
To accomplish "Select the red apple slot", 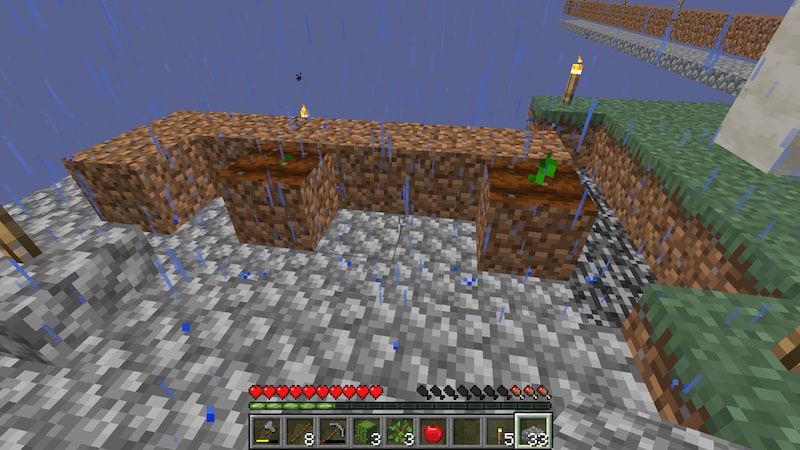I will pyautogui.click(x=433, y=432).
